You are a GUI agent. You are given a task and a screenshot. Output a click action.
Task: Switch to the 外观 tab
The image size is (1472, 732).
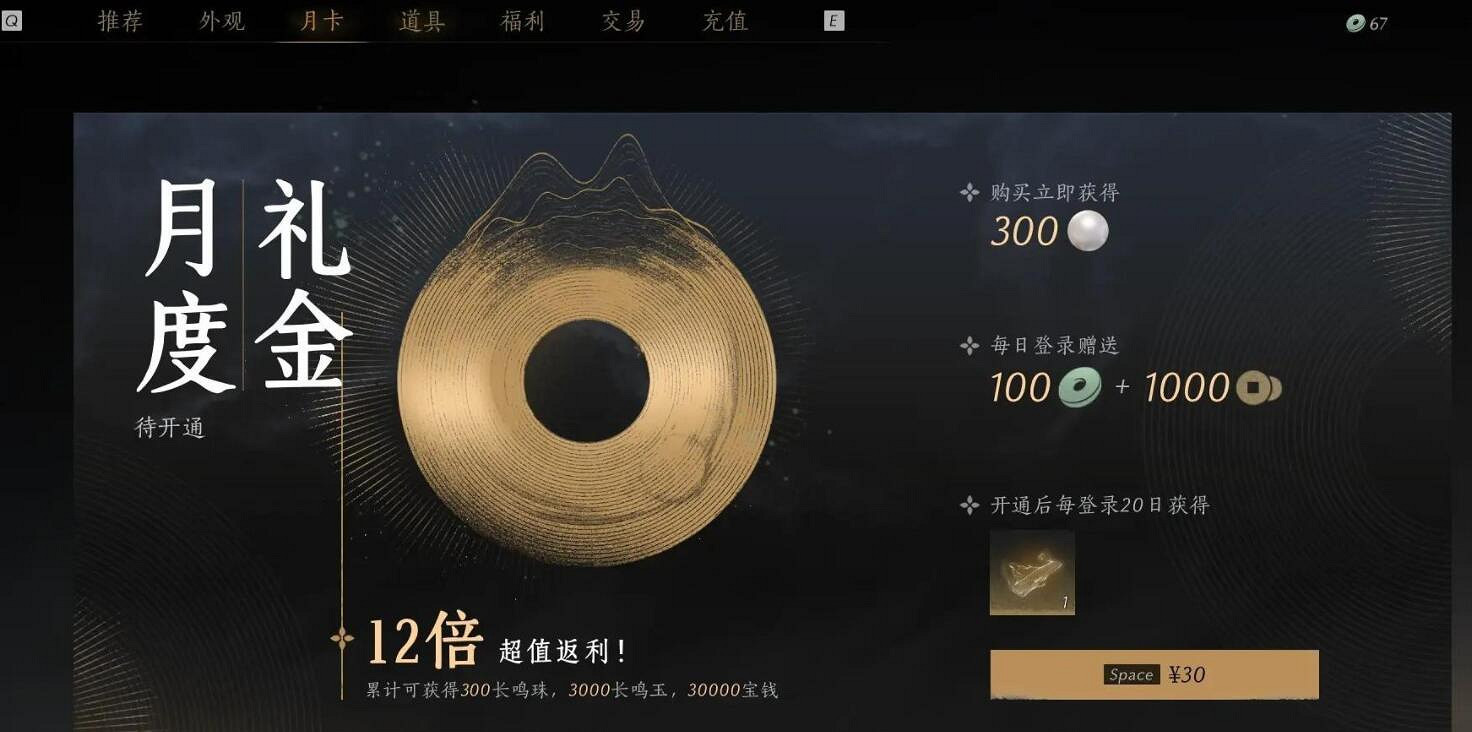tap(222, 20)
